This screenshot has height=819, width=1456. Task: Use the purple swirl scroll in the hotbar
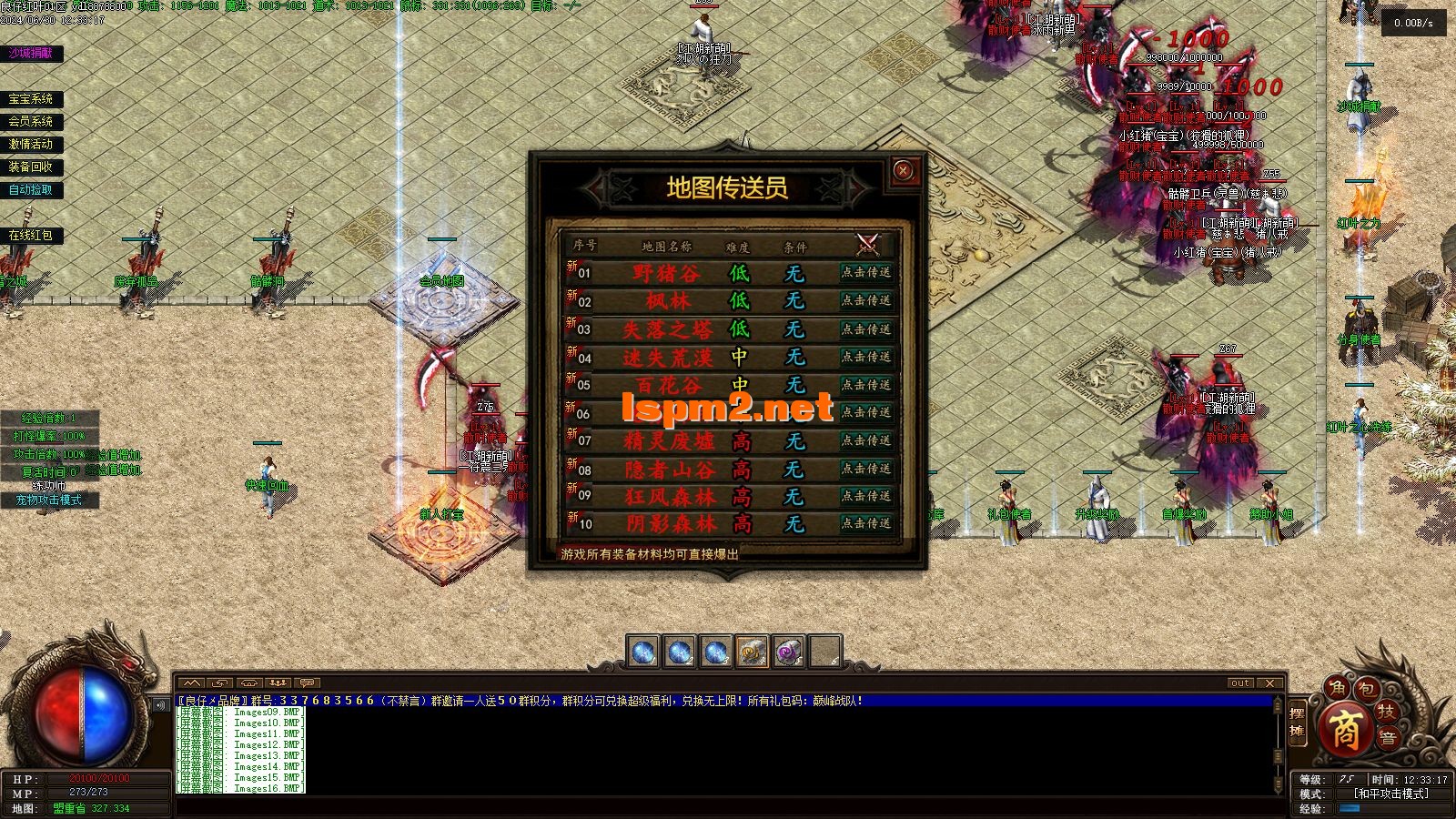click(788, 652)
